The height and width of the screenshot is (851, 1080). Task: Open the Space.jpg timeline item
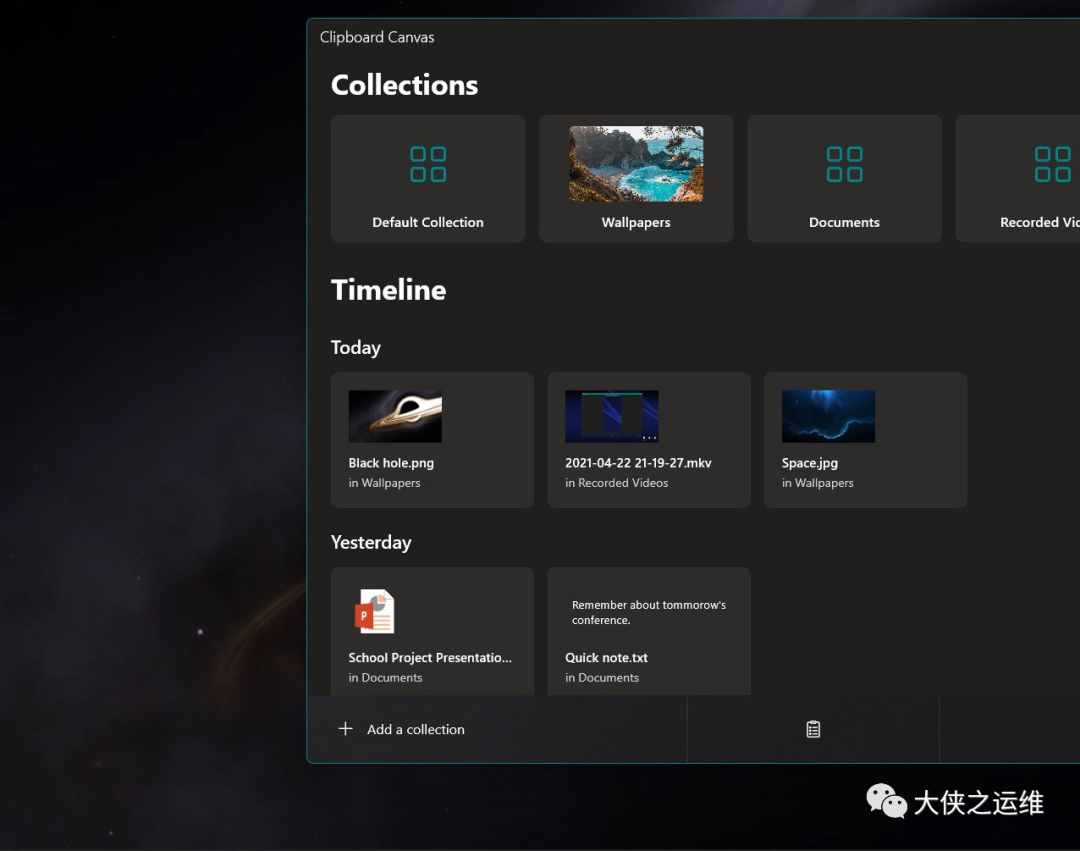(x=865, y=440)
